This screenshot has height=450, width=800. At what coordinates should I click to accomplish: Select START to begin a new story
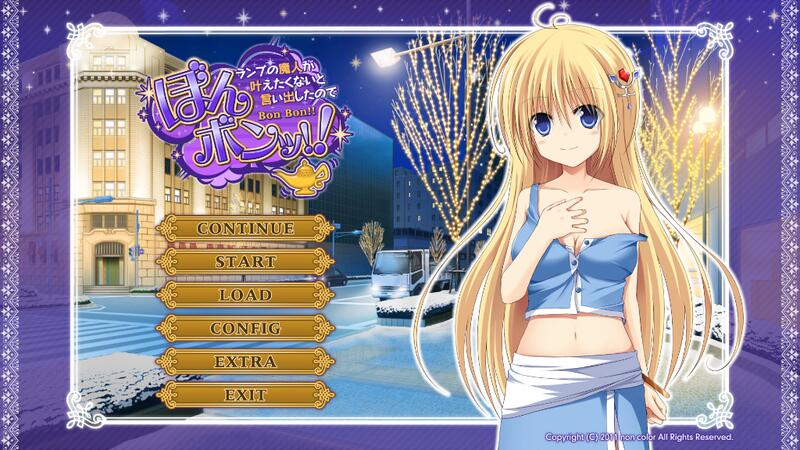click(245, 261)
